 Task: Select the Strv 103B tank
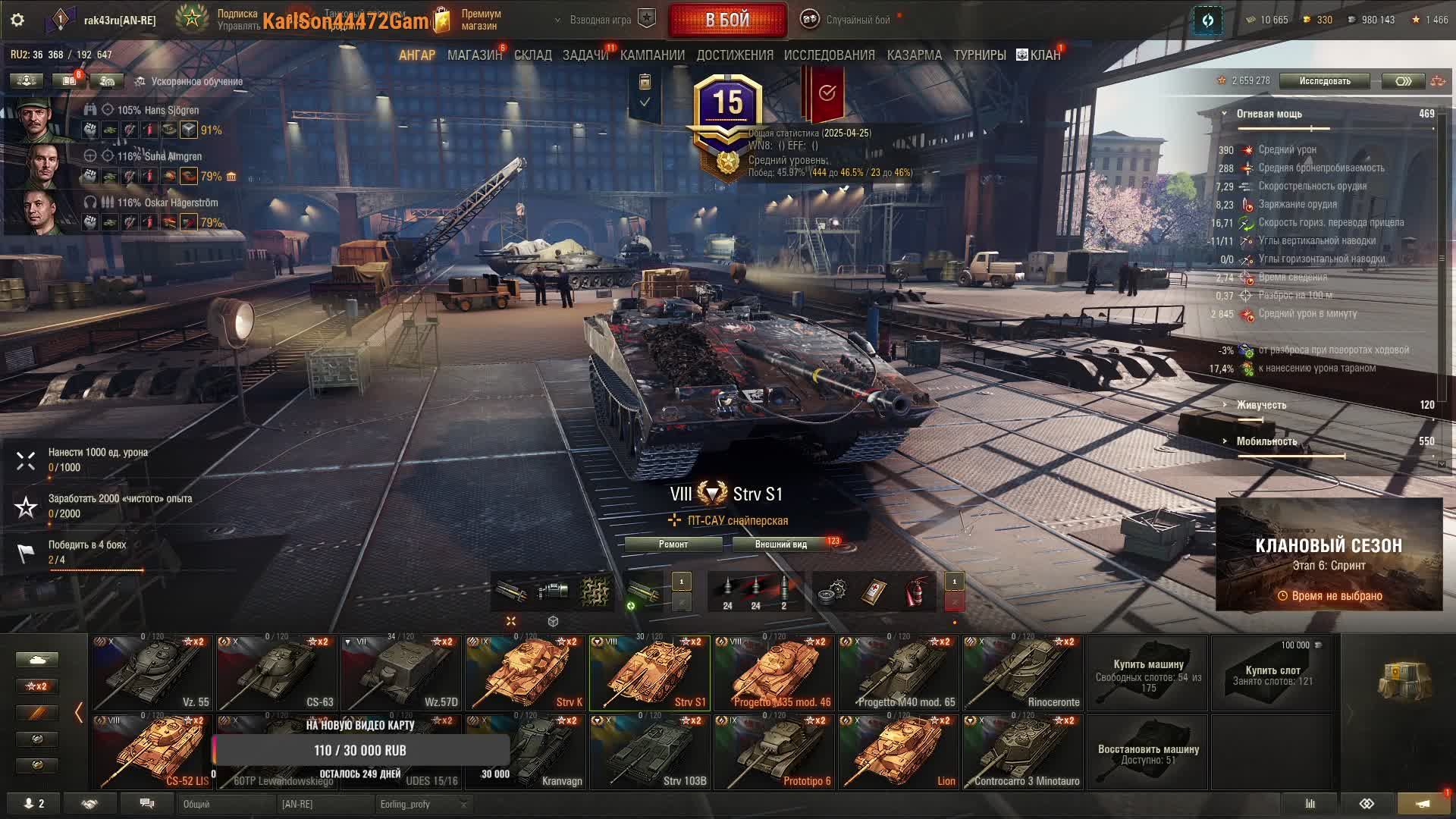(650, 752)
